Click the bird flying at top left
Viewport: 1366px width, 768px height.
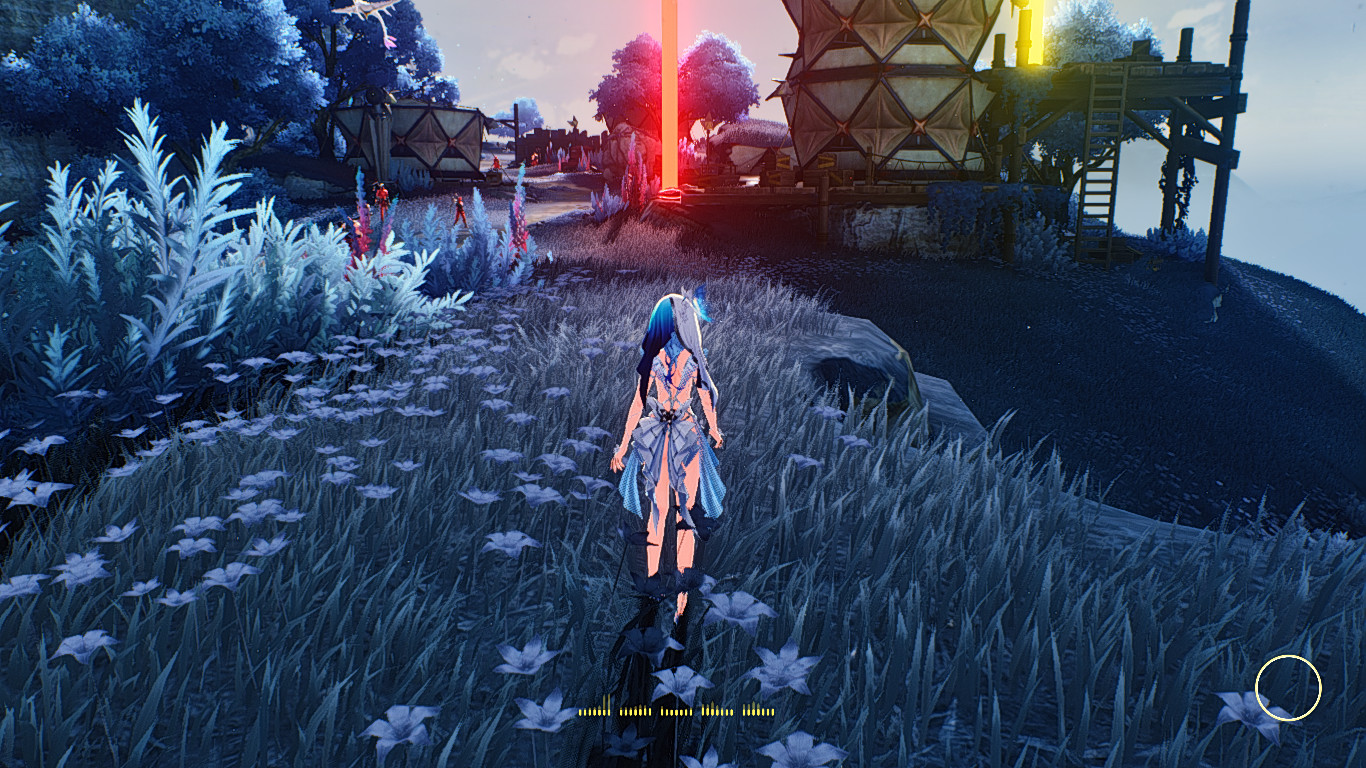(x=360, y=8)
